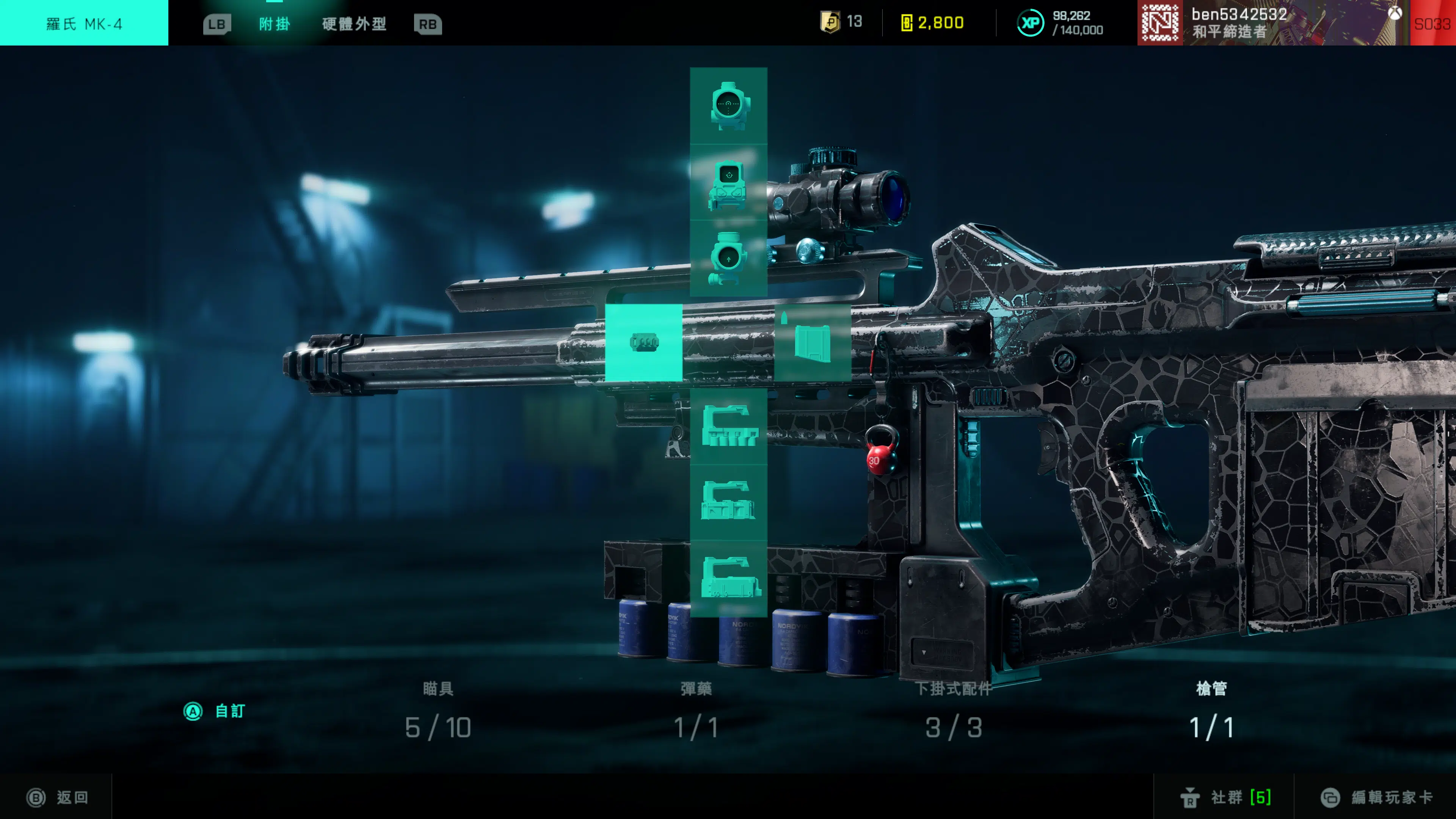Pick the ammo magazine attachment slot
The width and height of the screenshot is (1456, 819).
(812, 342)
